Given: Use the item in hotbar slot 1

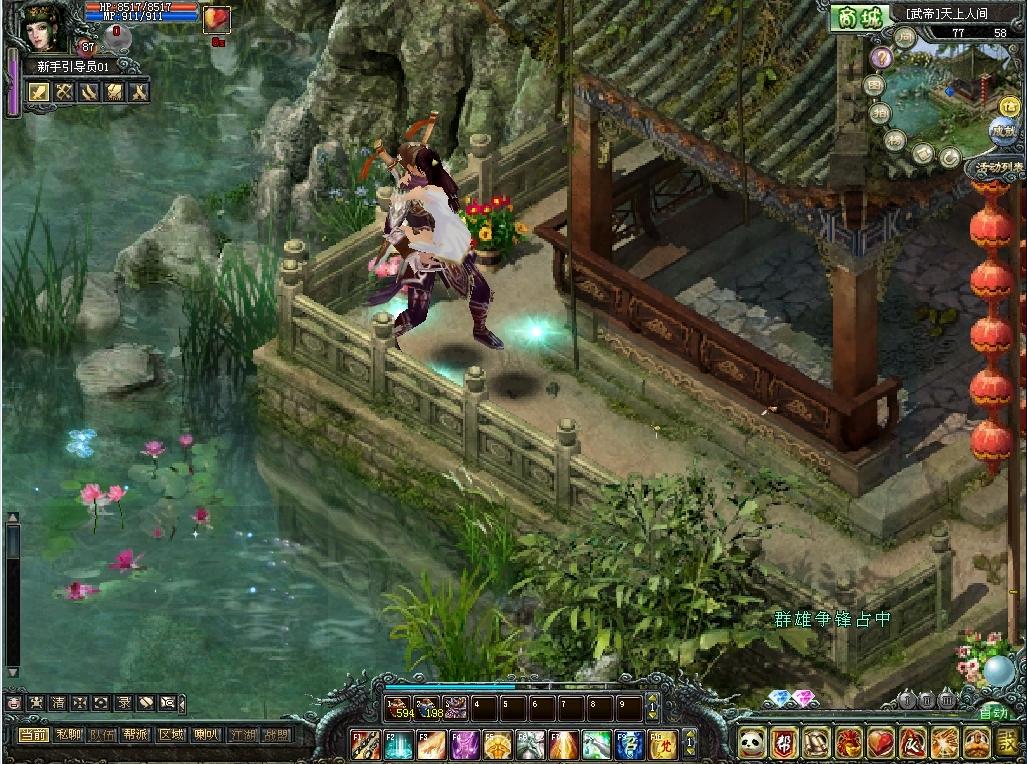Looking at the screenshot, I should [x=400, y=708].
